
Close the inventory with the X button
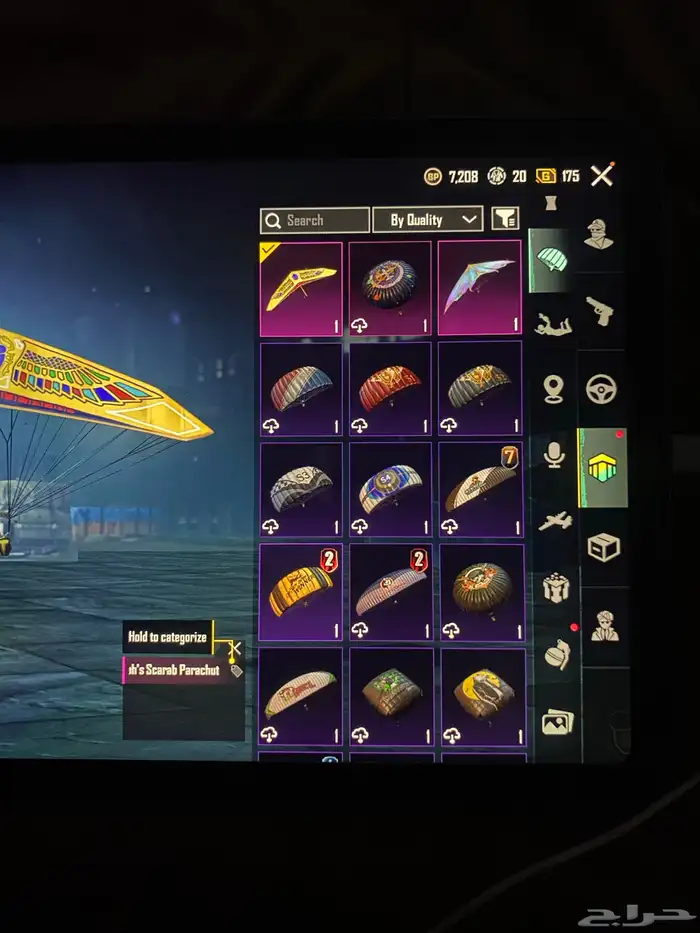point(601,176)
